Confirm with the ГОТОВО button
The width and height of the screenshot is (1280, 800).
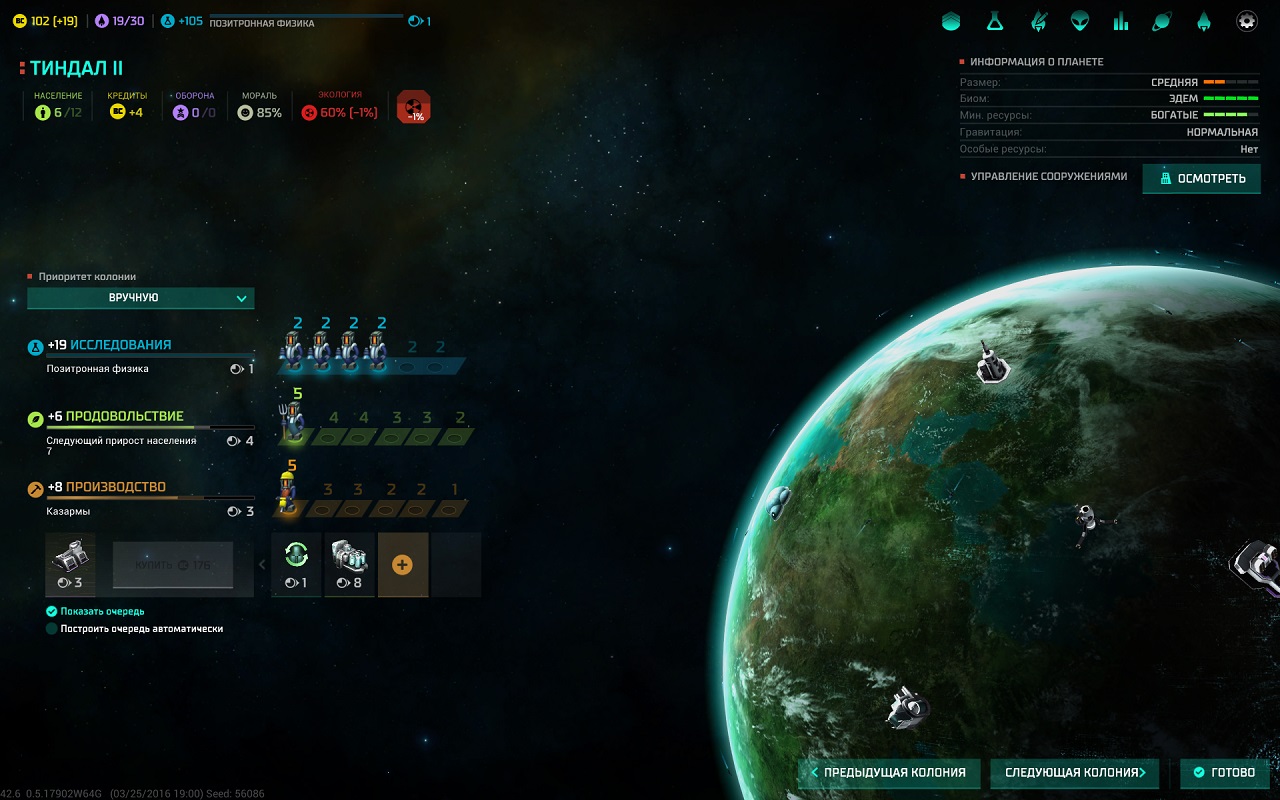[1224, 773]
